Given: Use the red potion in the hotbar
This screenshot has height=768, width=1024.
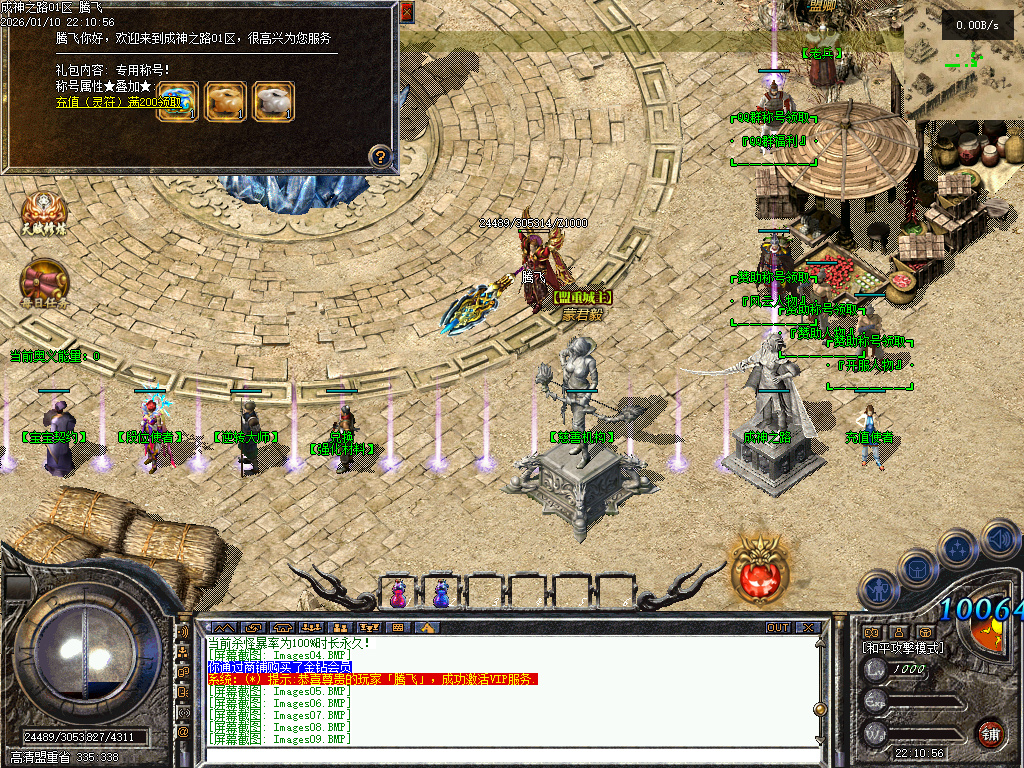Looking at the screenshot, I should (x=398, y=594).
